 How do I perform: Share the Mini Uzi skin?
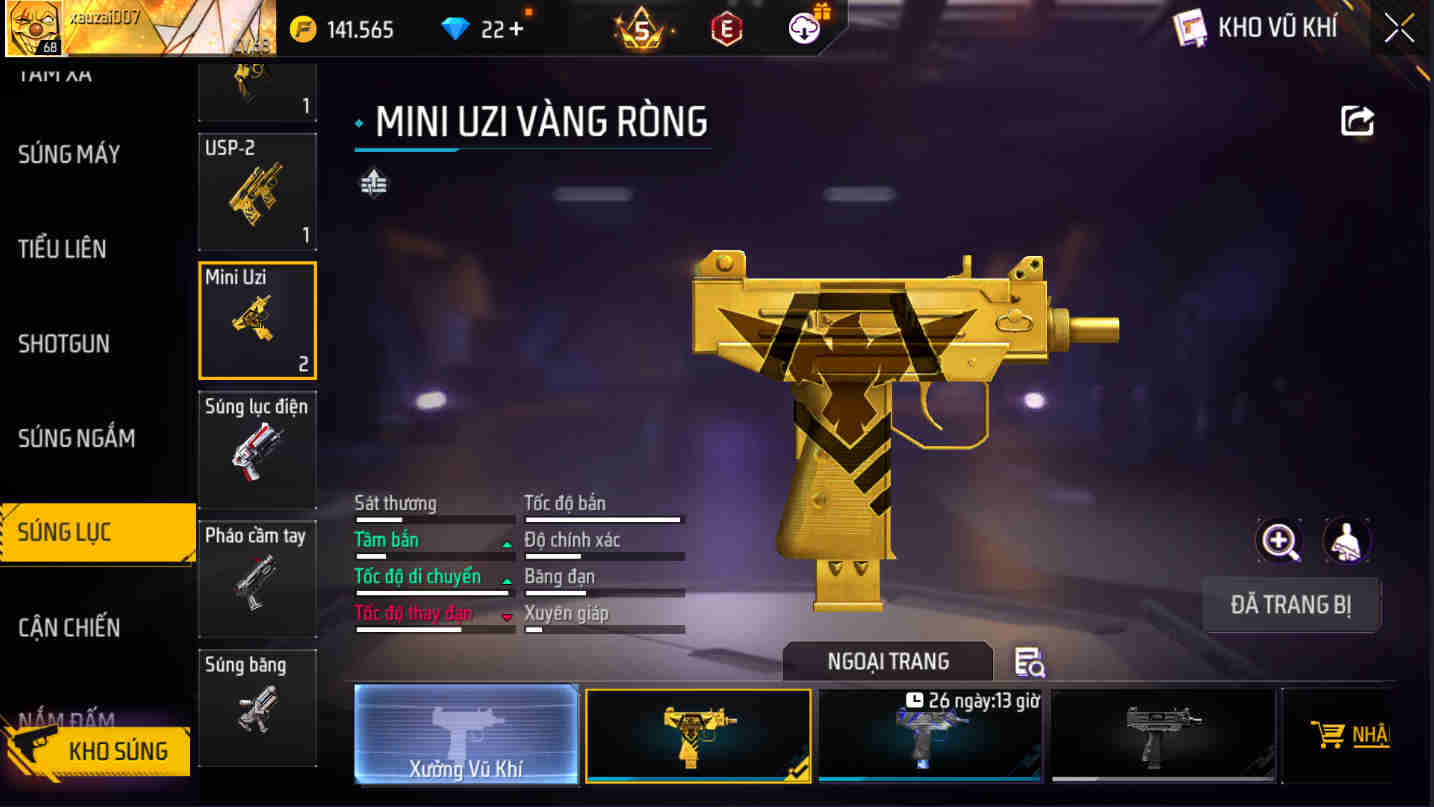[1357, 121]
